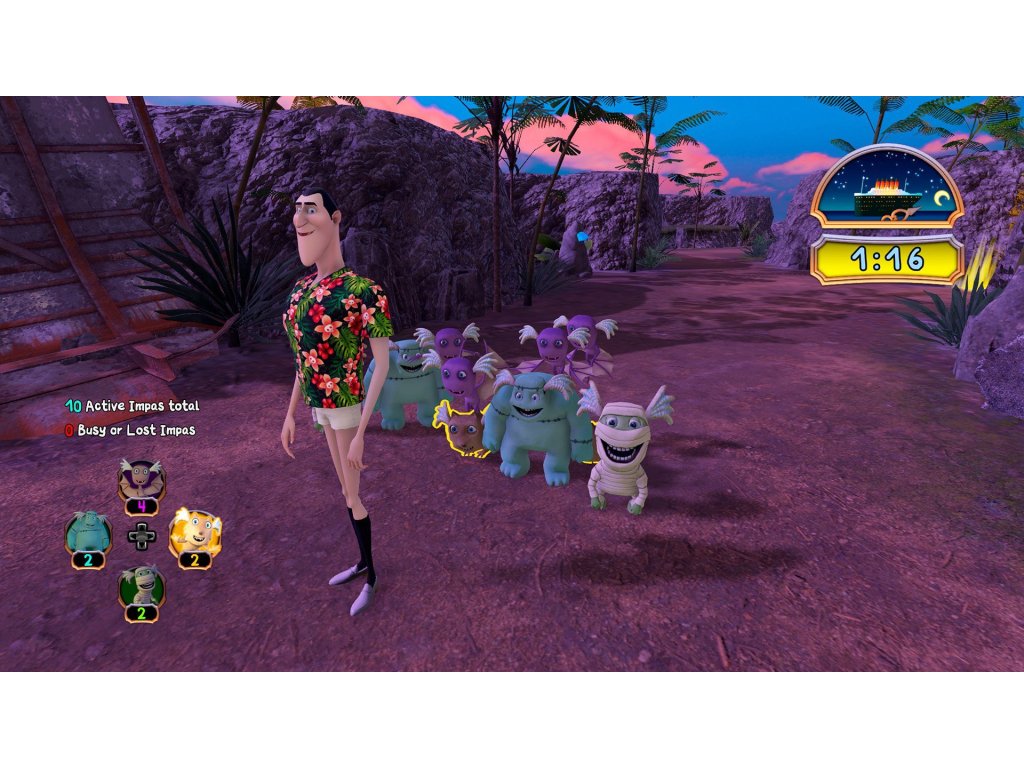Pick the highlighted werewolf Impa icon

195,533
